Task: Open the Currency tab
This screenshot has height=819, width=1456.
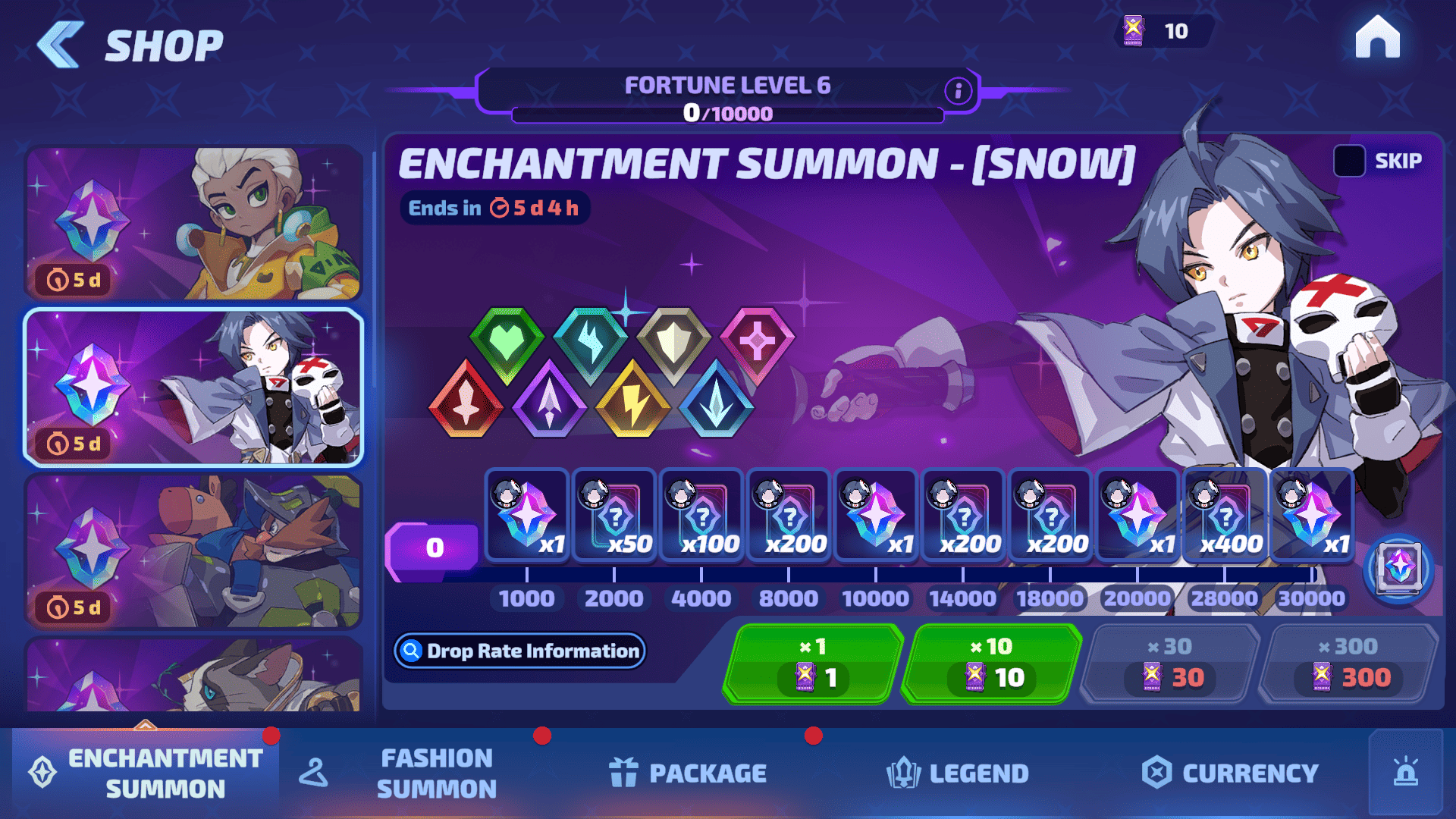Action: [1230, 773]
